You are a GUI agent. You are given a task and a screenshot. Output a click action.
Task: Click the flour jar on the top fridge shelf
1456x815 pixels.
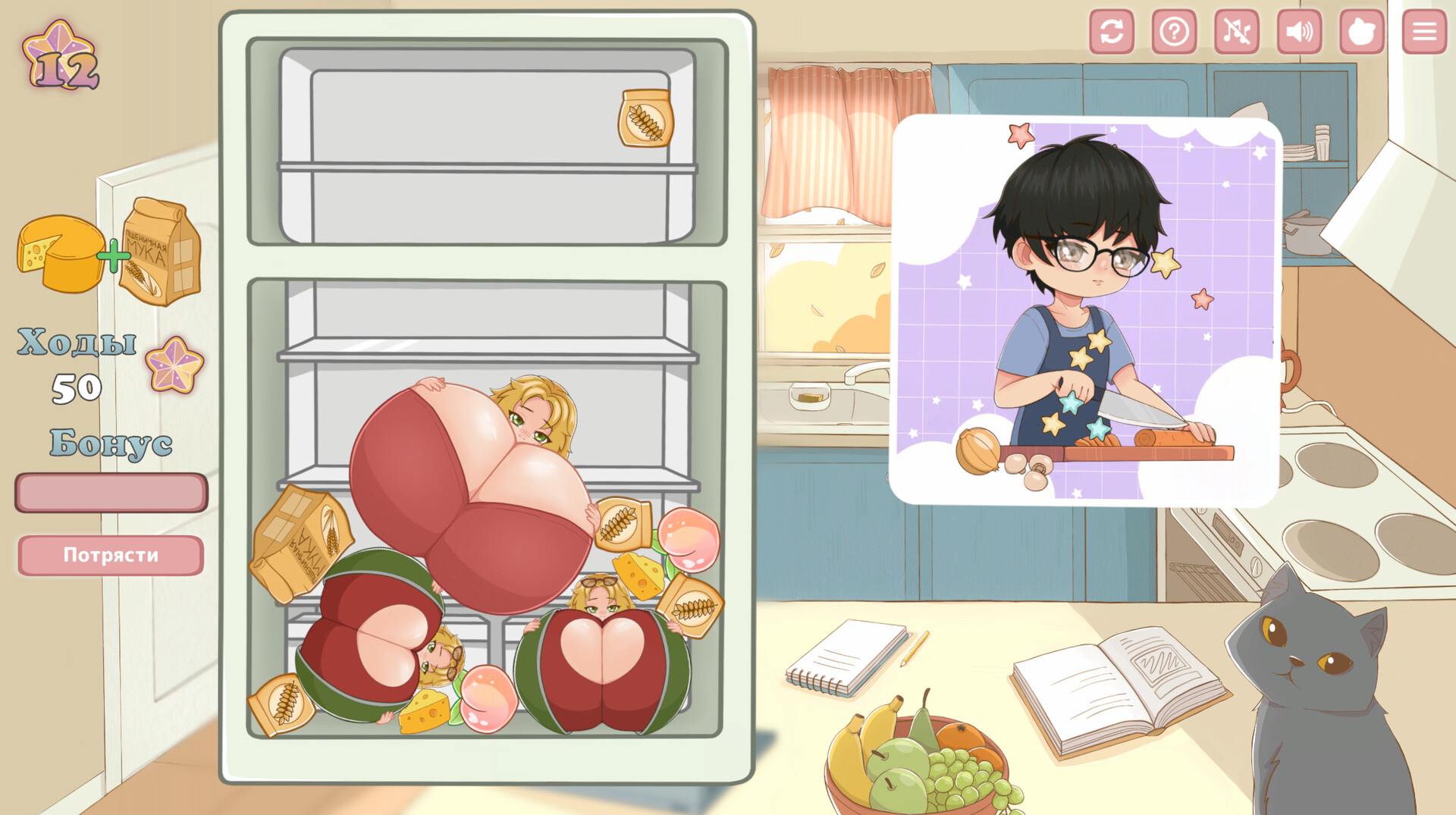646,118
